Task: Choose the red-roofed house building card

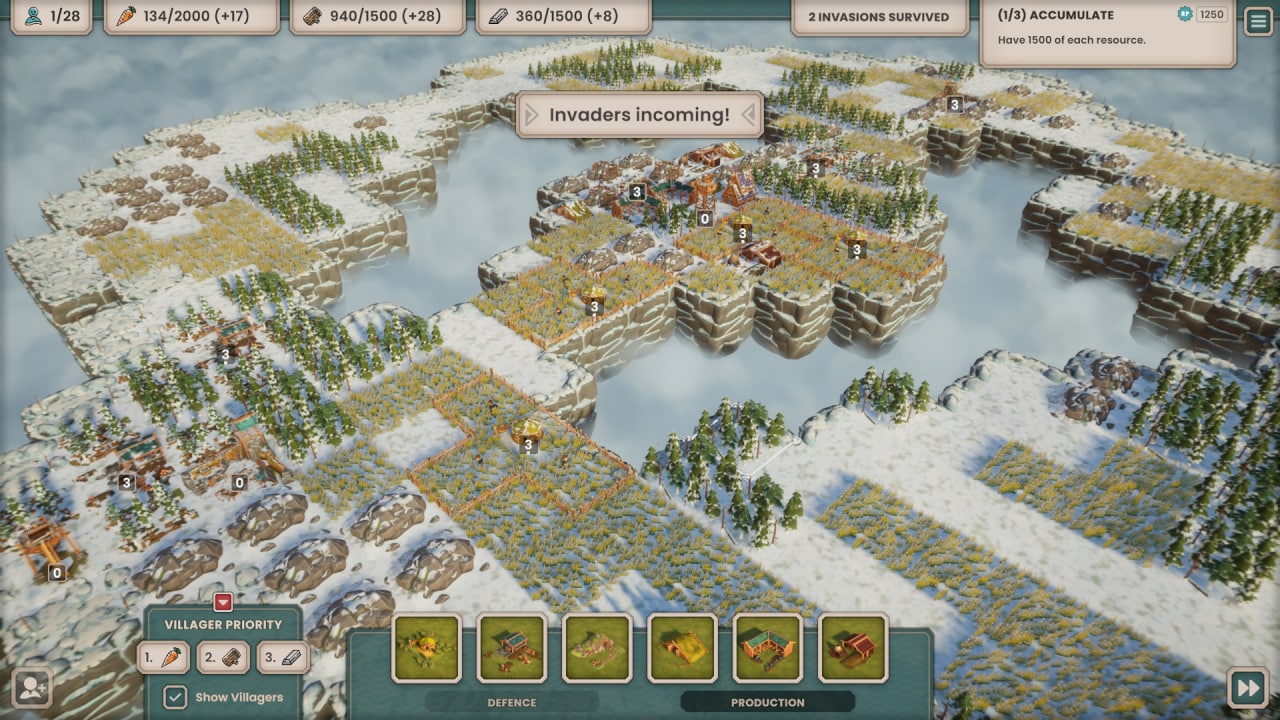Action: [x=853, y=648]
